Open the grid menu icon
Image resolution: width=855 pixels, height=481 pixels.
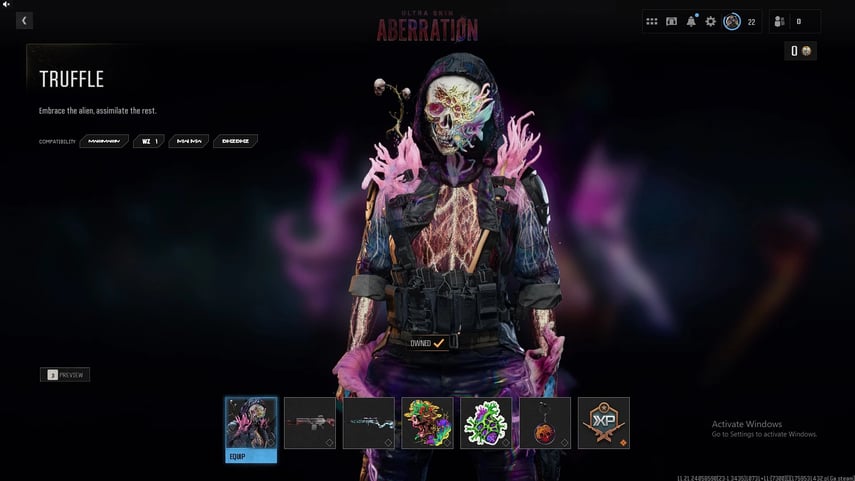pos(652,21)
